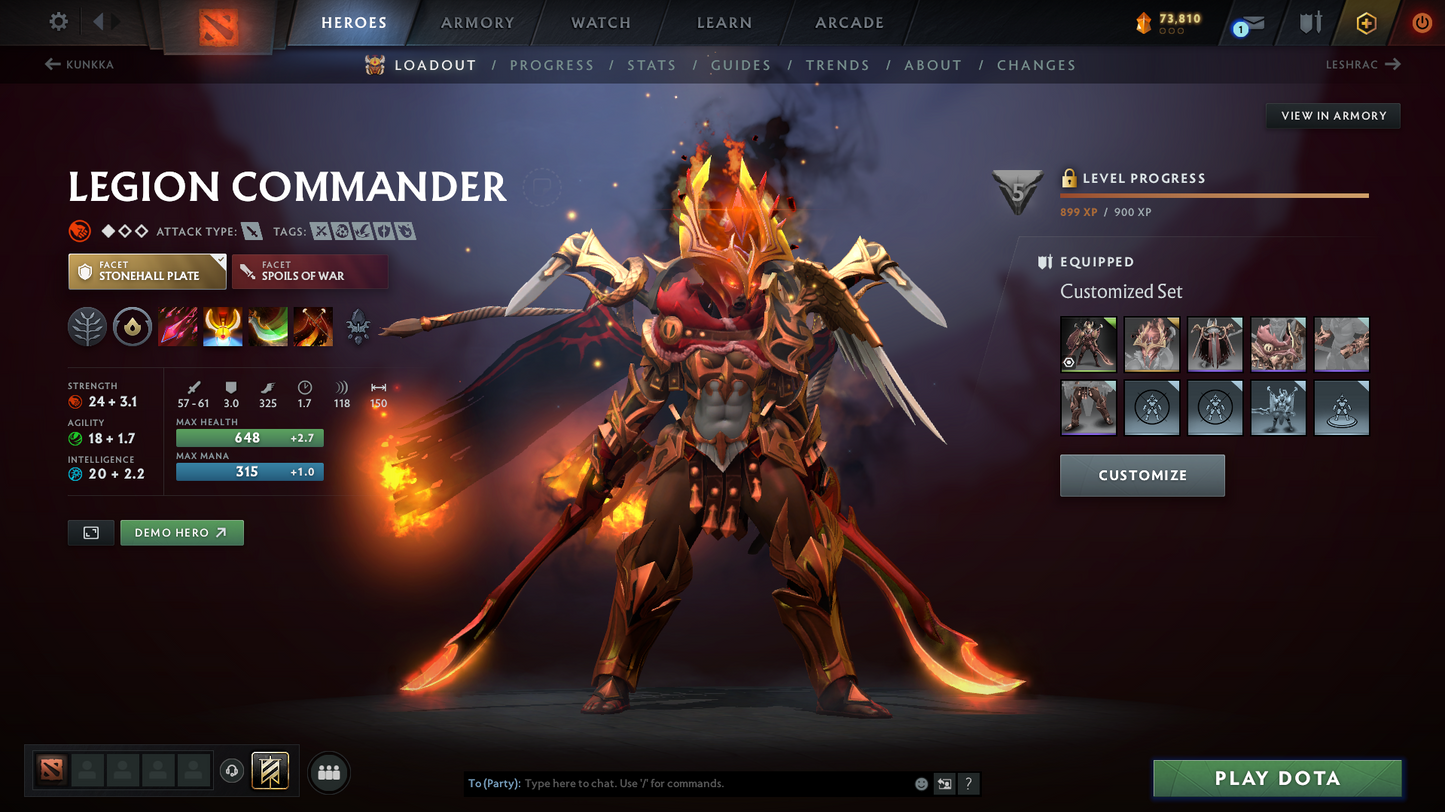Select the Press the Attack ability icon
1445x812 pixels.
pos(222,327)
